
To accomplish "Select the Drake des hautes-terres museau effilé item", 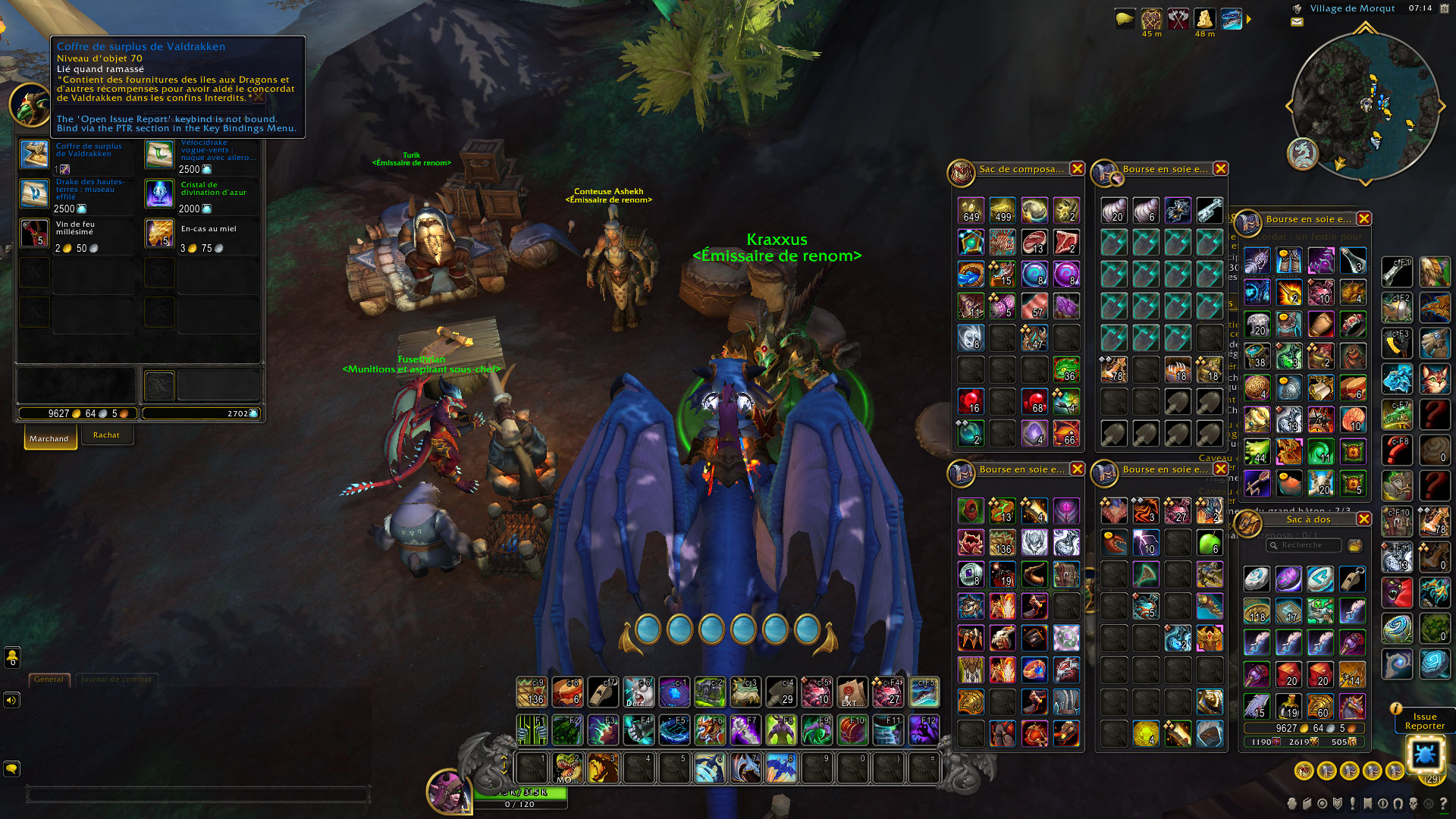I will click(x=34, y=194).
